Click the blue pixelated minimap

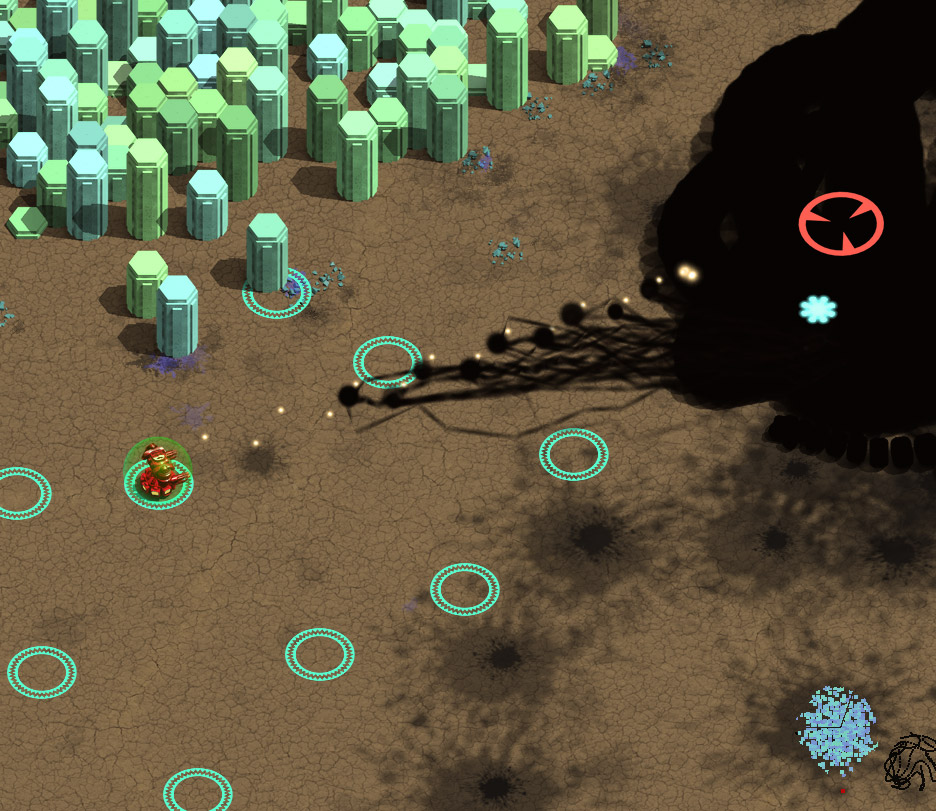[837, 732]
